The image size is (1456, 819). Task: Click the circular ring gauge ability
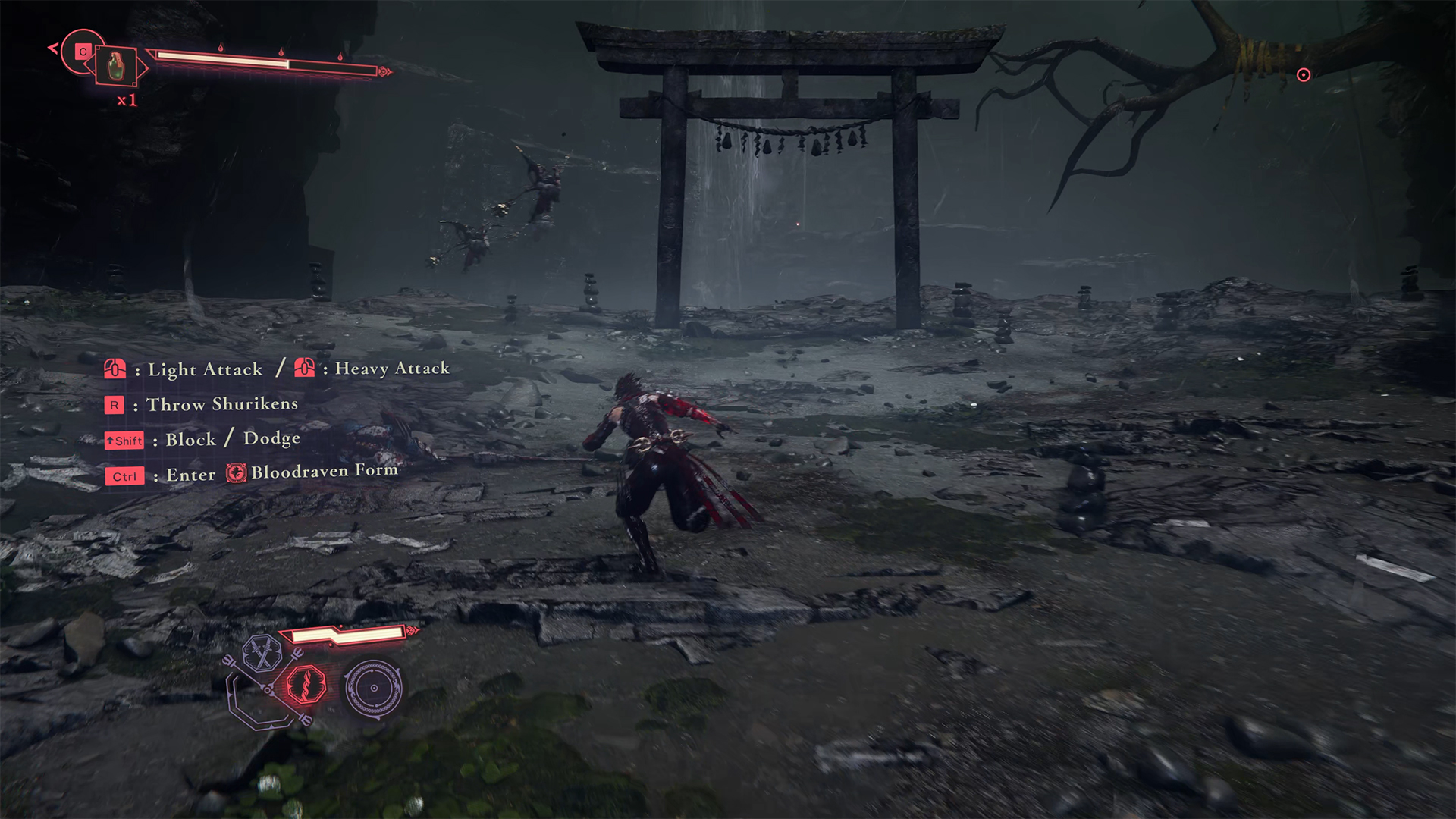click(x=373, y=688)
